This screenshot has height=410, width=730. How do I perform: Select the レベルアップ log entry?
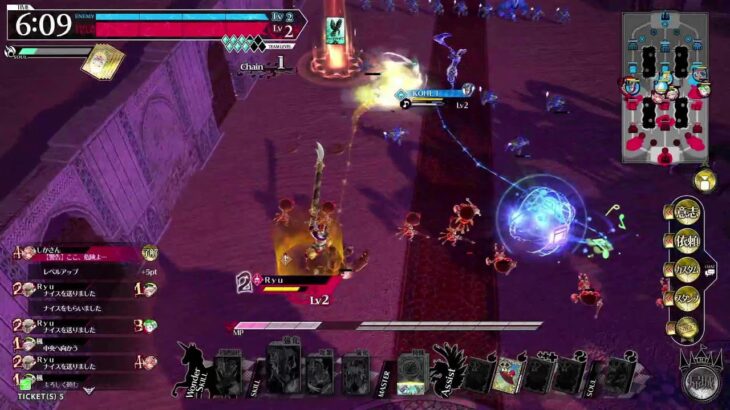pyautogui.click(x=60, y=271)
